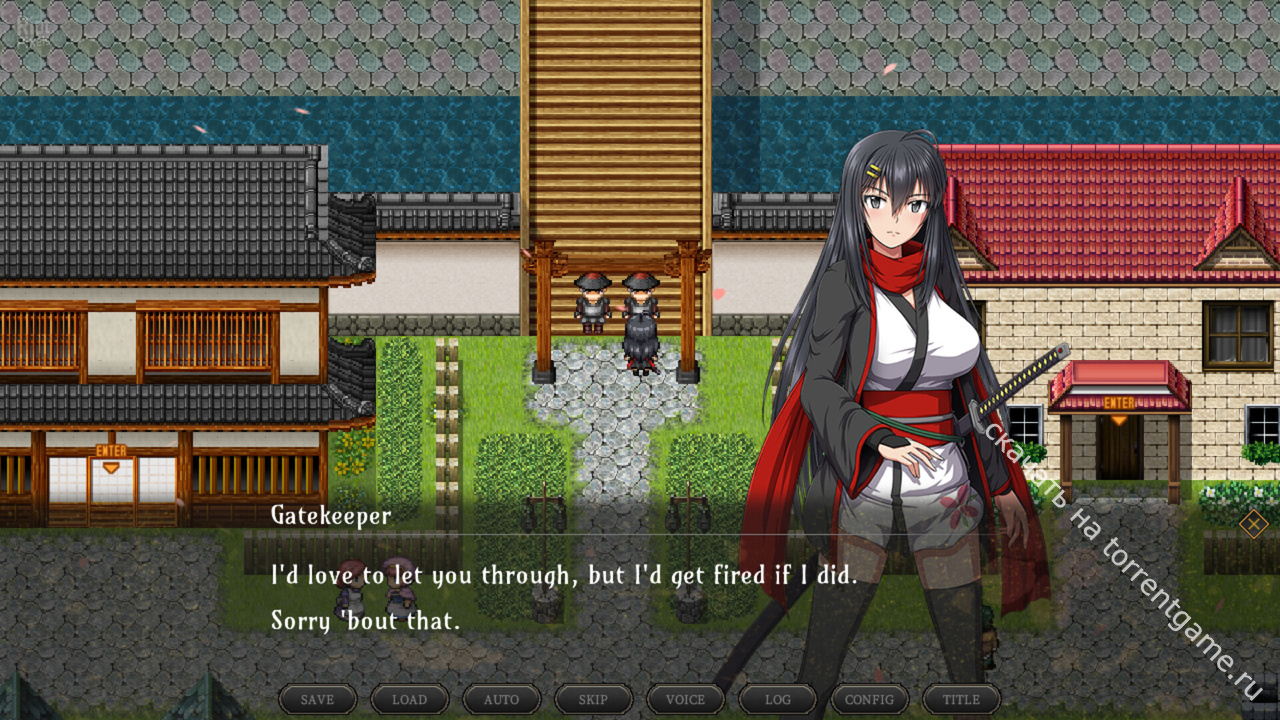This screenshot has width=1280, height=720.
Task: Open the Config settings
Action: click(869, 699)
